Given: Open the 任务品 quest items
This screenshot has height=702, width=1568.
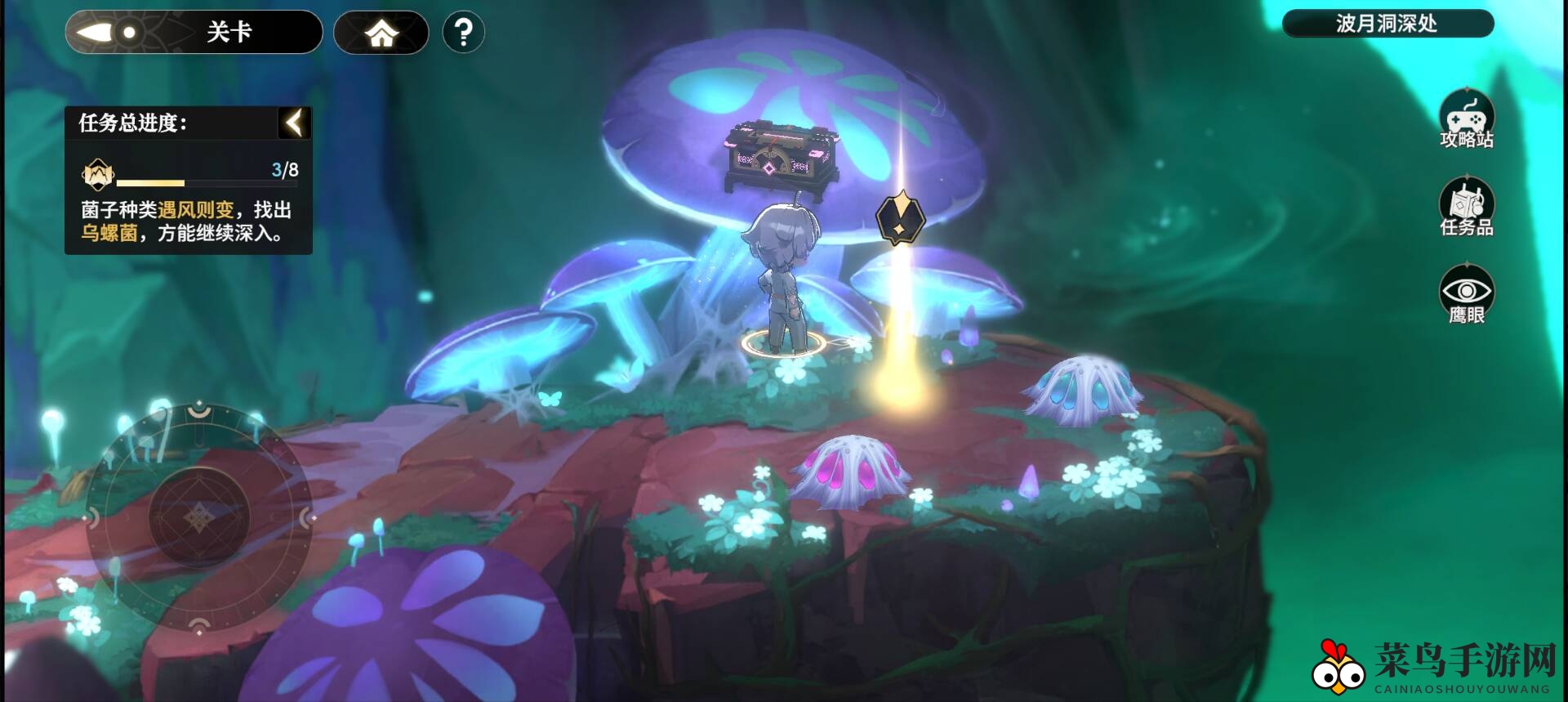Looking at the screenshot, I should tap(1466, 207).
